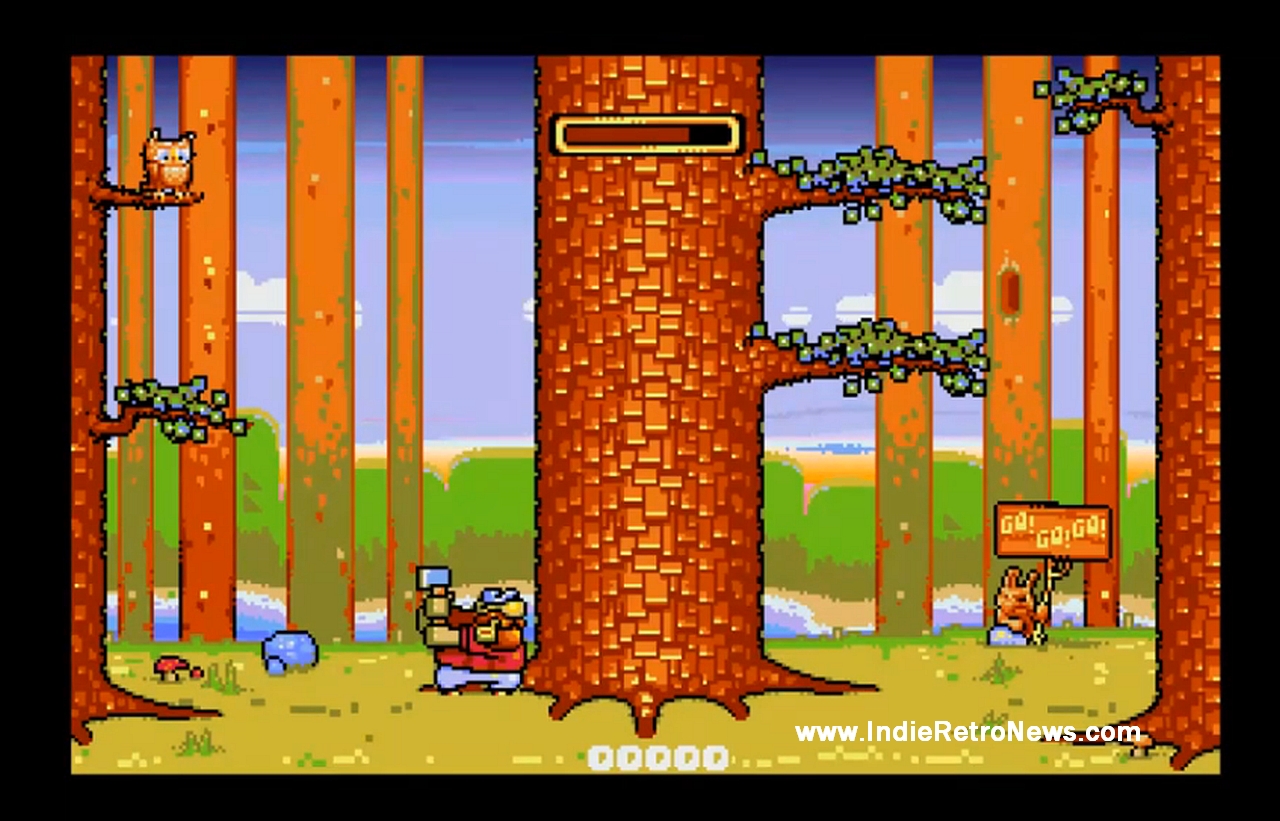This screenshot has height=821, width=1280.
Task: Select the blue rock beside the lumberjack
Action: coord(288,650)
